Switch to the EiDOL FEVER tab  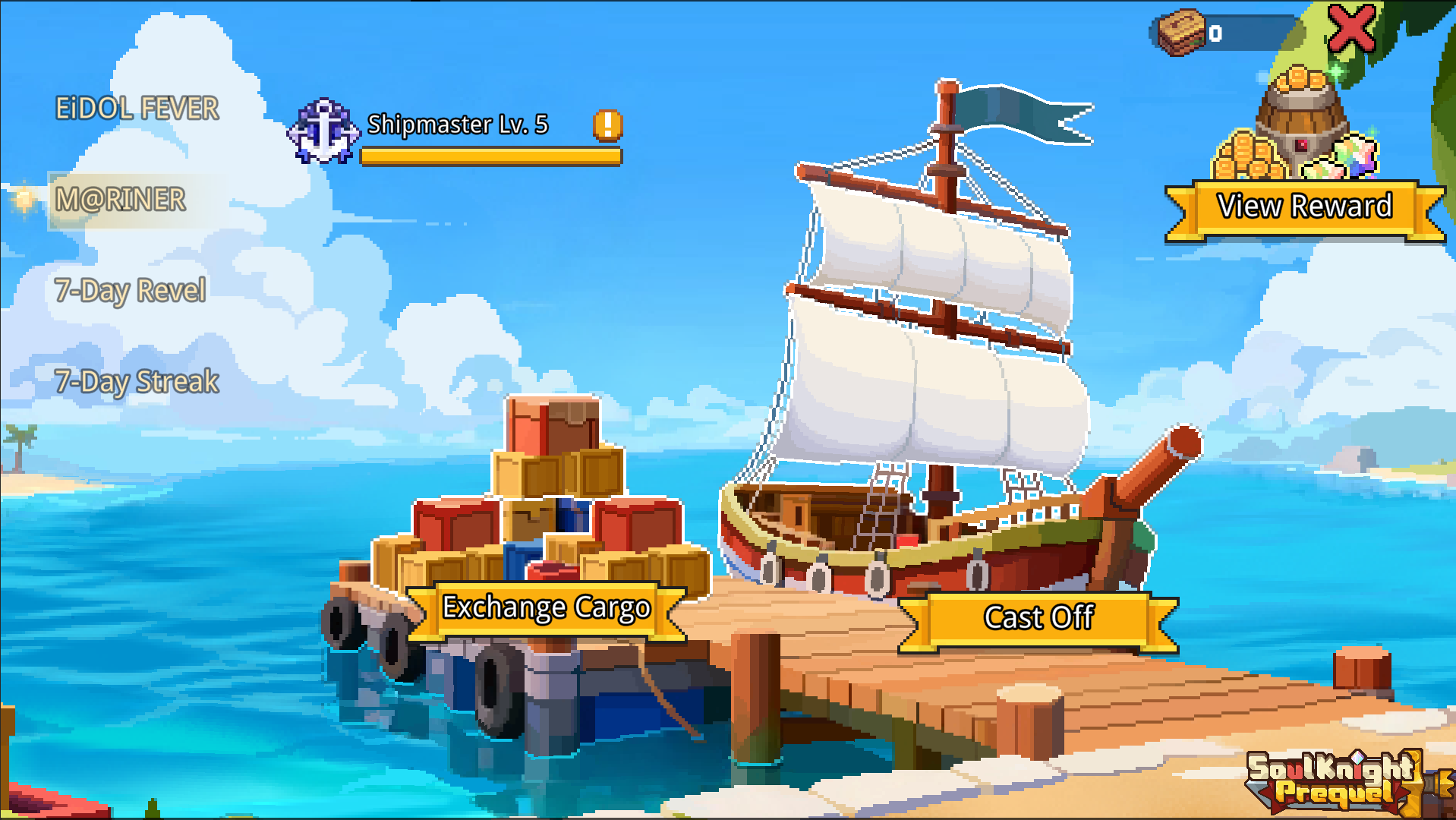[x=137, y=106]
